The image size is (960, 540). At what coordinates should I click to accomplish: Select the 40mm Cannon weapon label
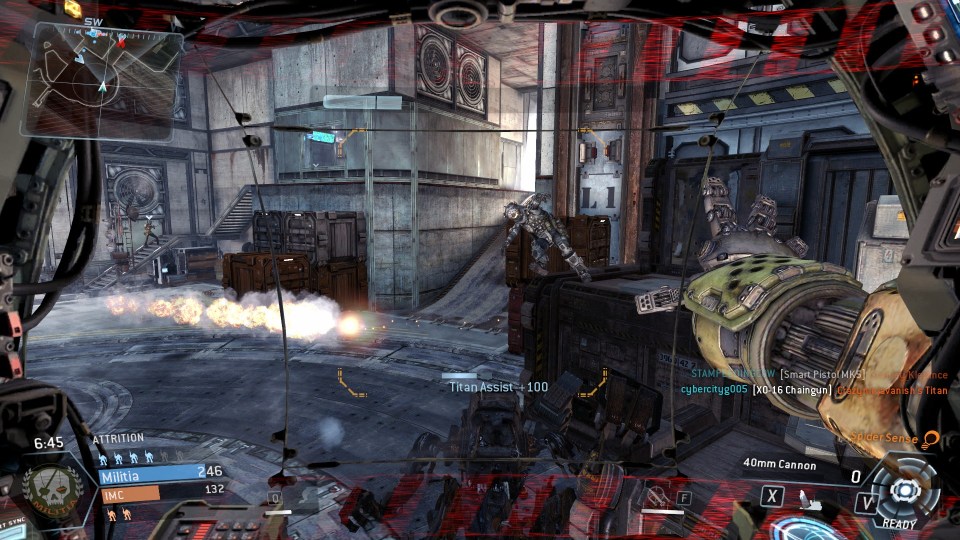pos(779,465)
